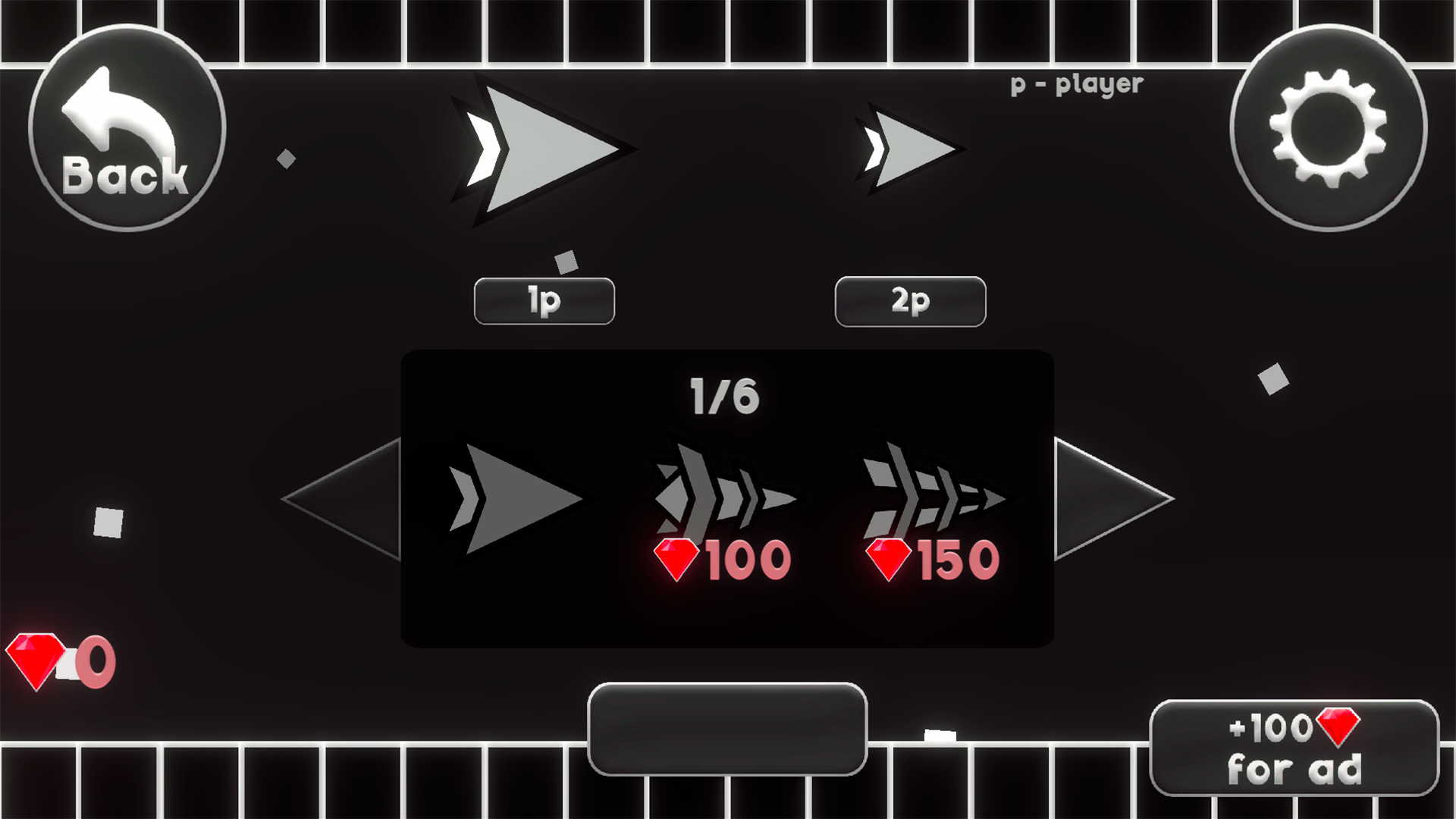
Task: Browse to previous skin page with left arrow
Action: coord(341,497)
